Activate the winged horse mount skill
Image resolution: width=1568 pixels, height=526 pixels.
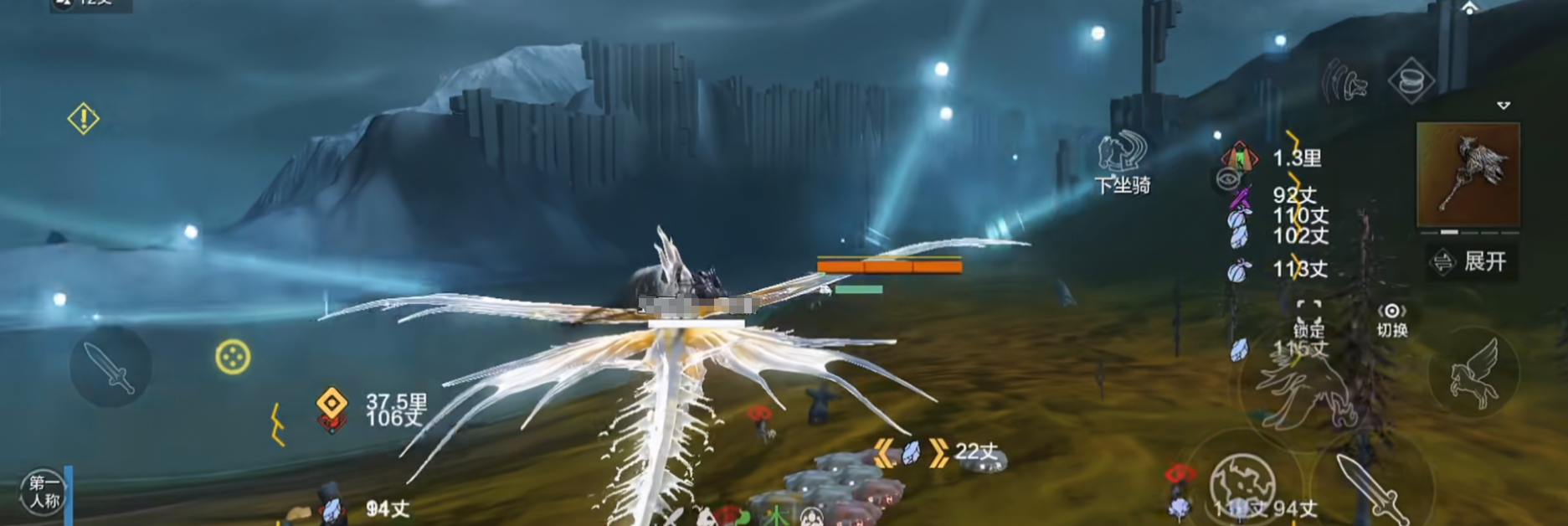(x=1473, y=374)
